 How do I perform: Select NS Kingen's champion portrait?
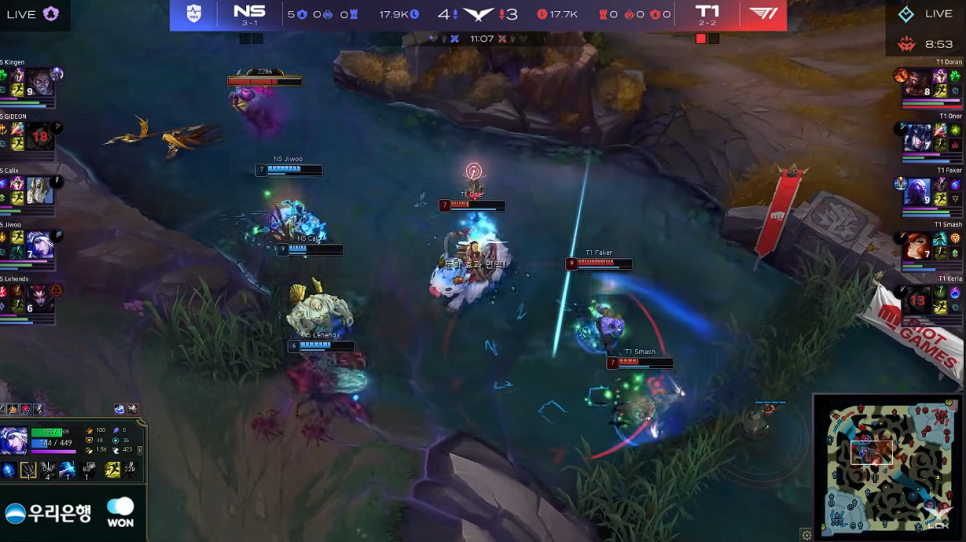(x=40, y=82)
